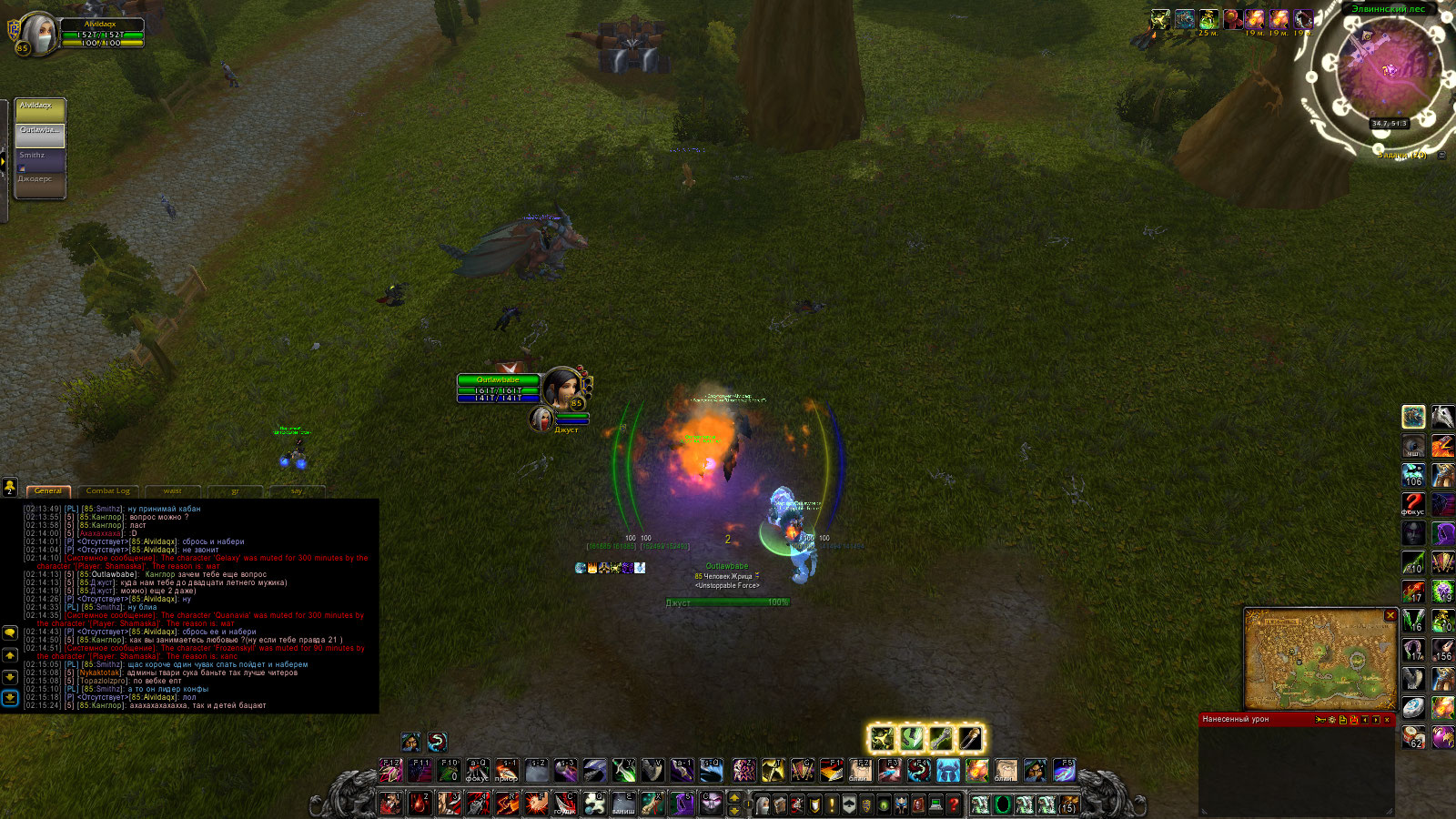The width and height of the screenshot is (1456, 819).
Task: Activate the ability bound to F5
Action: 1064,771
